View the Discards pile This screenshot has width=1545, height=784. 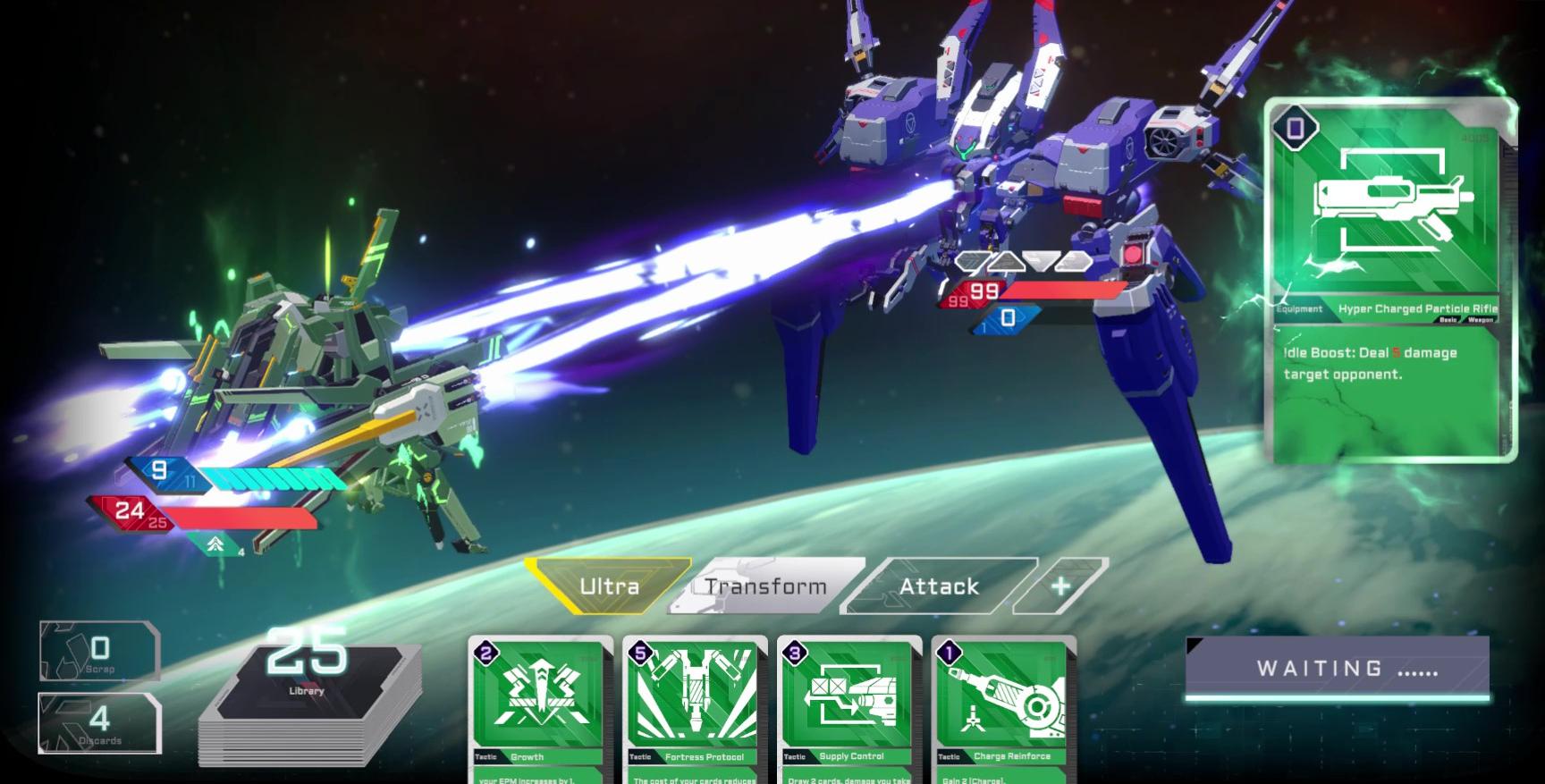point(99,722)
